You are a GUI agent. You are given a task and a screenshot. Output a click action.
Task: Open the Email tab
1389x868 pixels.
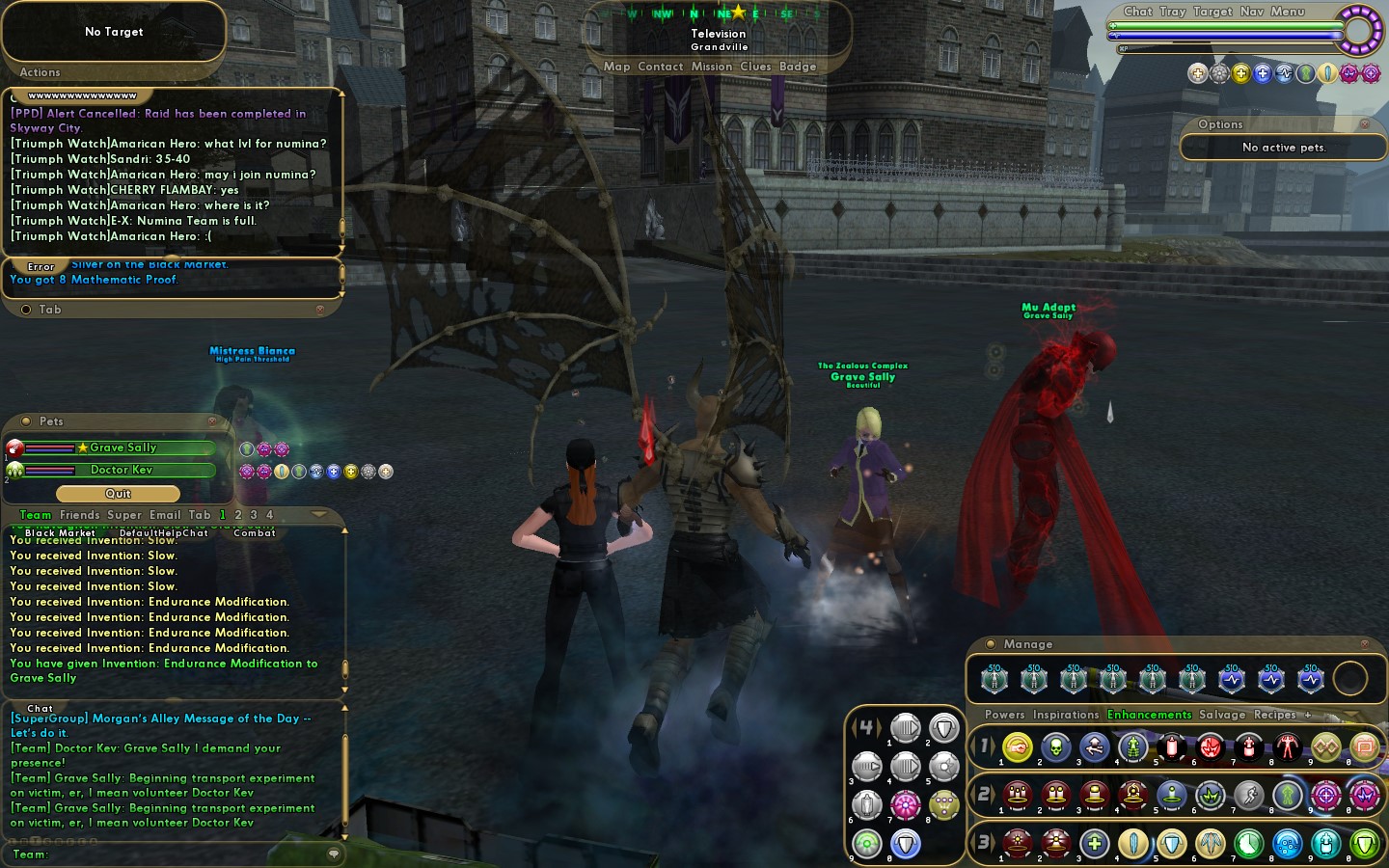coord(165,515)
